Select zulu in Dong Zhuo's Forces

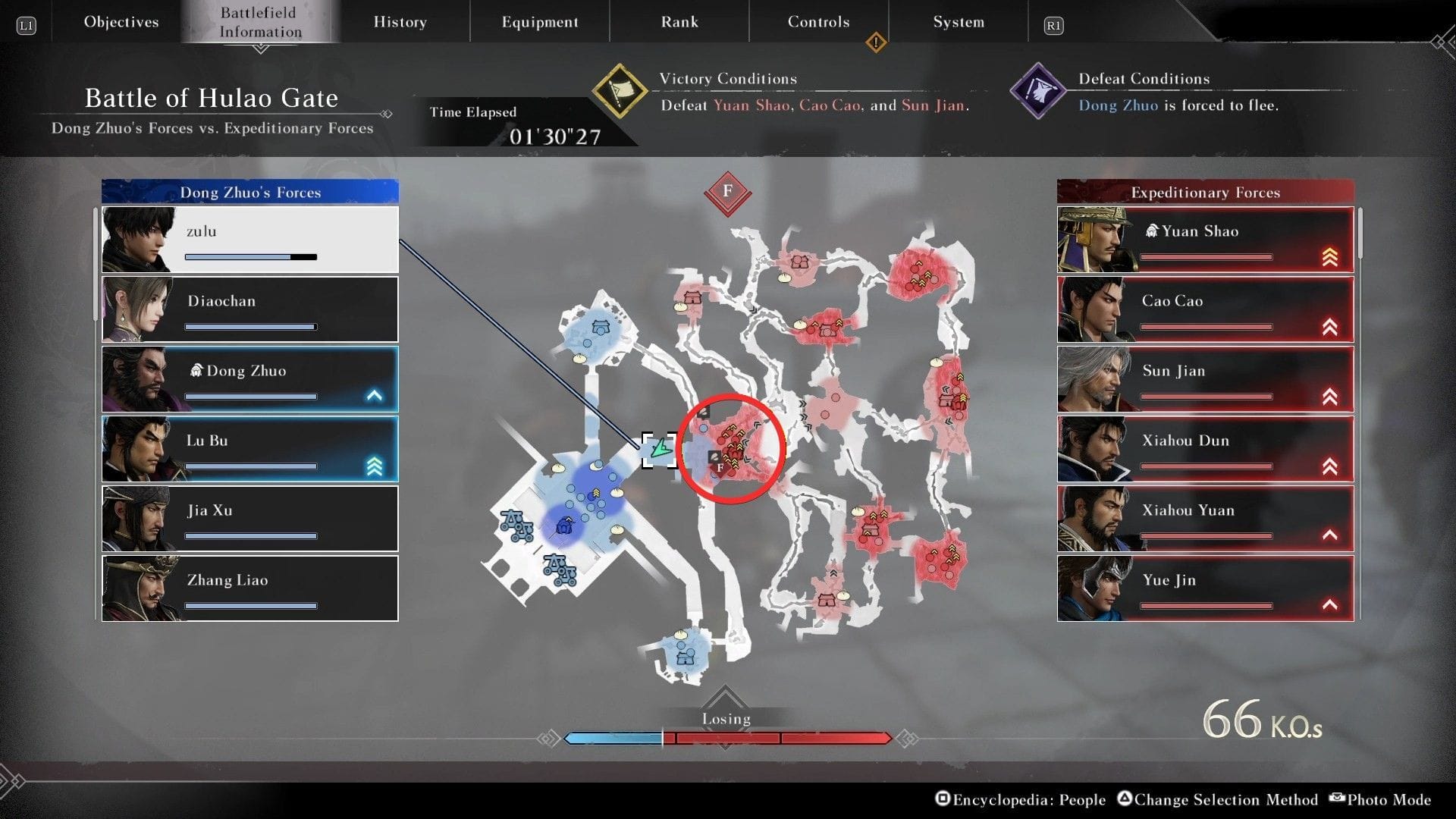coord(250,240)
